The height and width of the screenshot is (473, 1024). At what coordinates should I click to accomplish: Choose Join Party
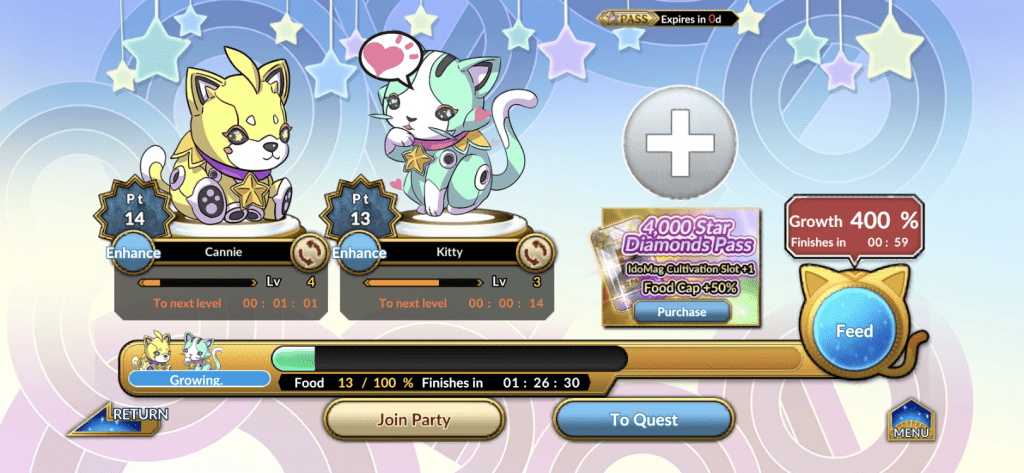[x=414, y=420]
